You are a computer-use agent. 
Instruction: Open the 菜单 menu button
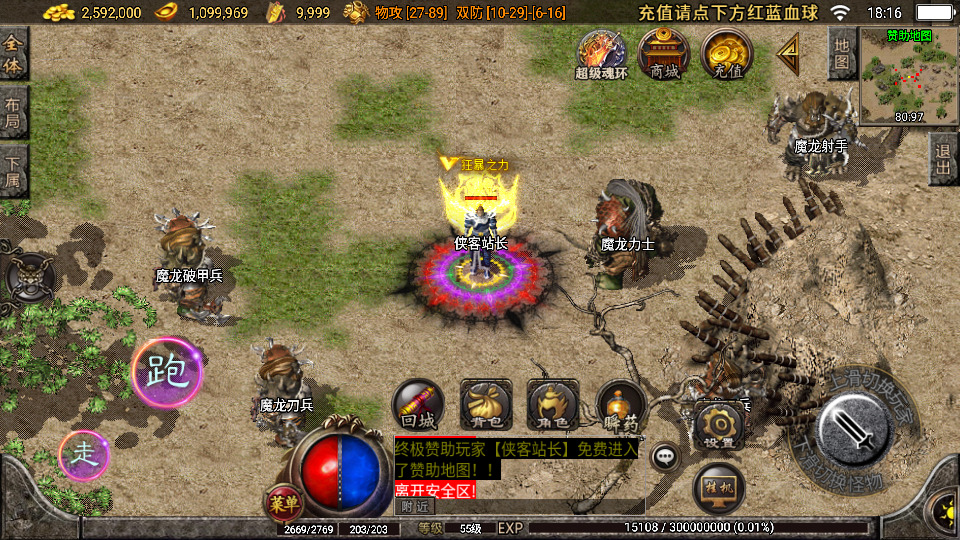tap(280, 502)
